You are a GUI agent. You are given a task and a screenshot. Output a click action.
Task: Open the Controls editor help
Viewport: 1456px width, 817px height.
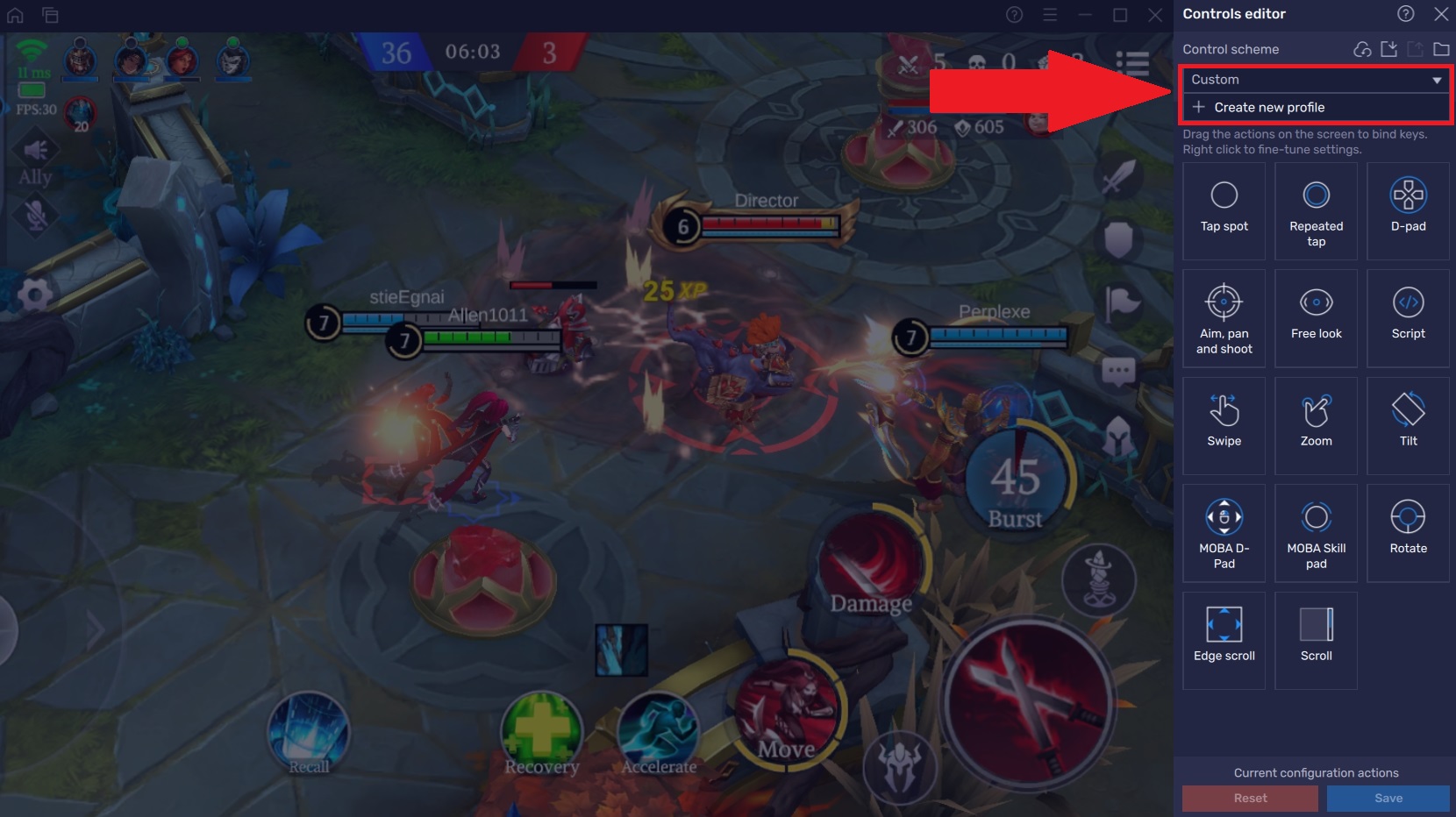tap(1405, 14)
